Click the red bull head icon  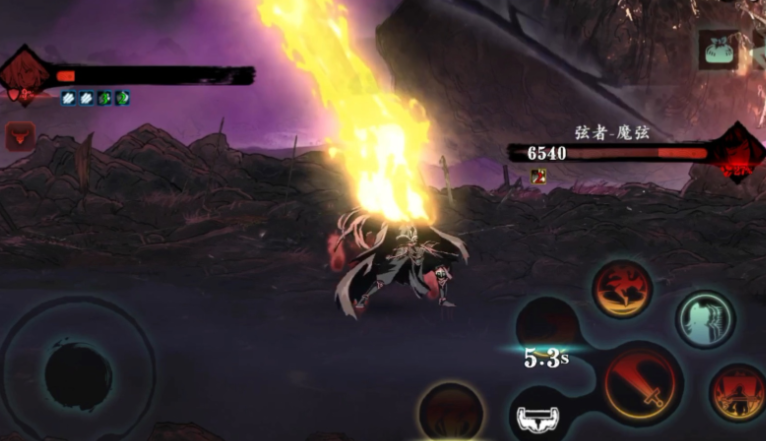pyautogui.click(x=19, y=135)
